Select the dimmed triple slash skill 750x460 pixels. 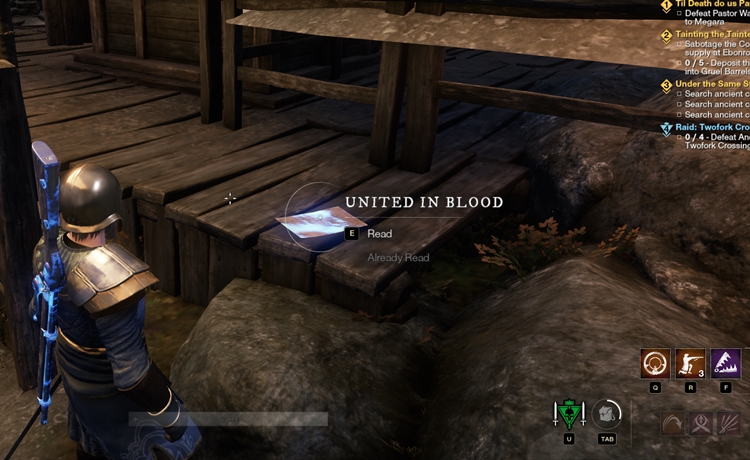(729, 423)
